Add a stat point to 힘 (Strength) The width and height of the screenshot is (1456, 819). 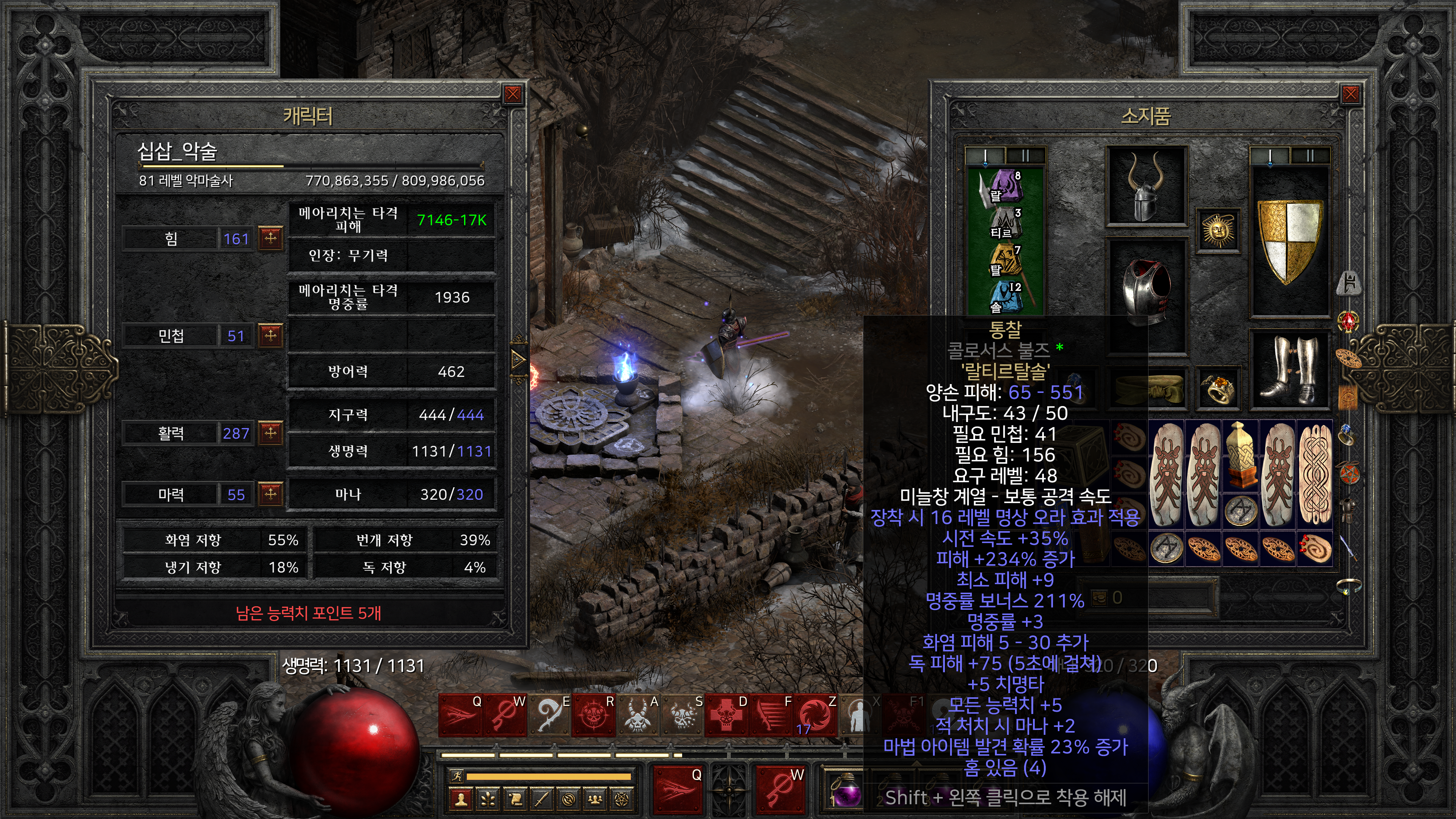click(271, 238)
